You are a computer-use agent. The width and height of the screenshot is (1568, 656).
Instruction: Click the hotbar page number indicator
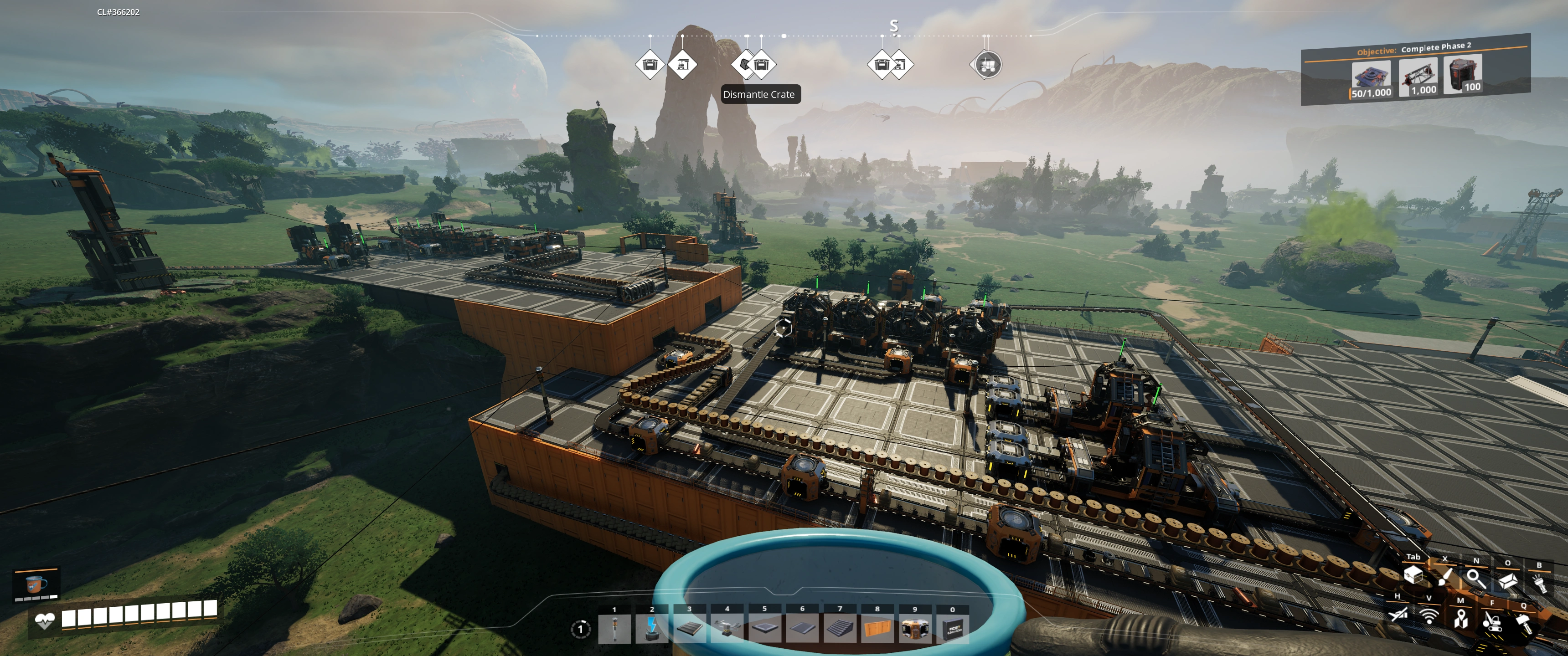tap(580, 629)
